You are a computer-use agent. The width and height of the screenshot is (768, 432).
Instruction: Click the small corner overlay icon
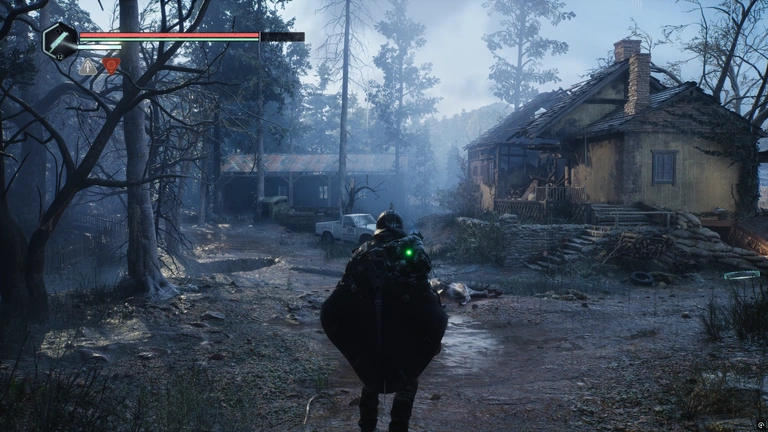[759, 423]
